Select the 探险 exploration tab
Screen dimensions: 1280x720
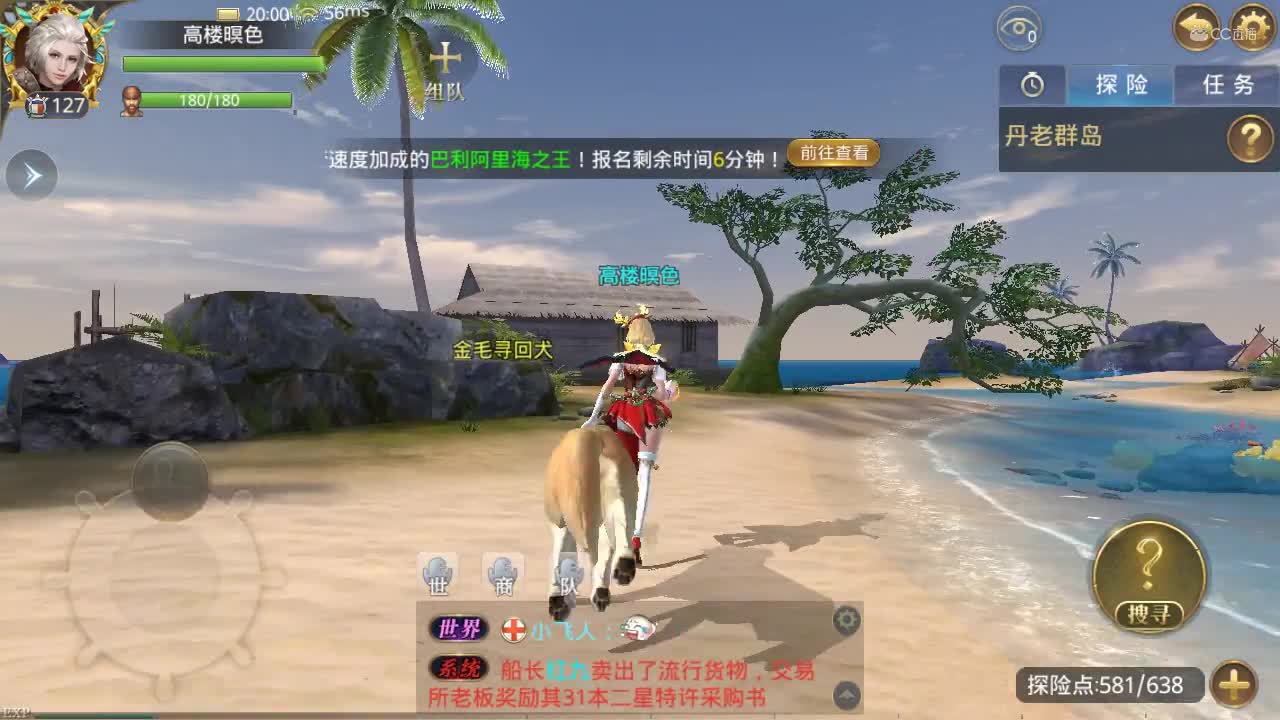coord(1120,85)
